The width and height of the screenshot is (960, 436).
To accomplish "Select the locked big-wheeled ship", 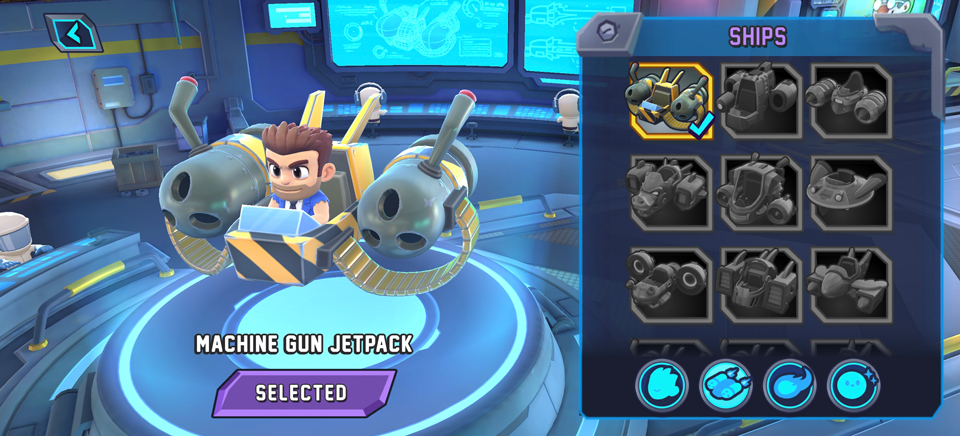I will (x=671, y=285).
